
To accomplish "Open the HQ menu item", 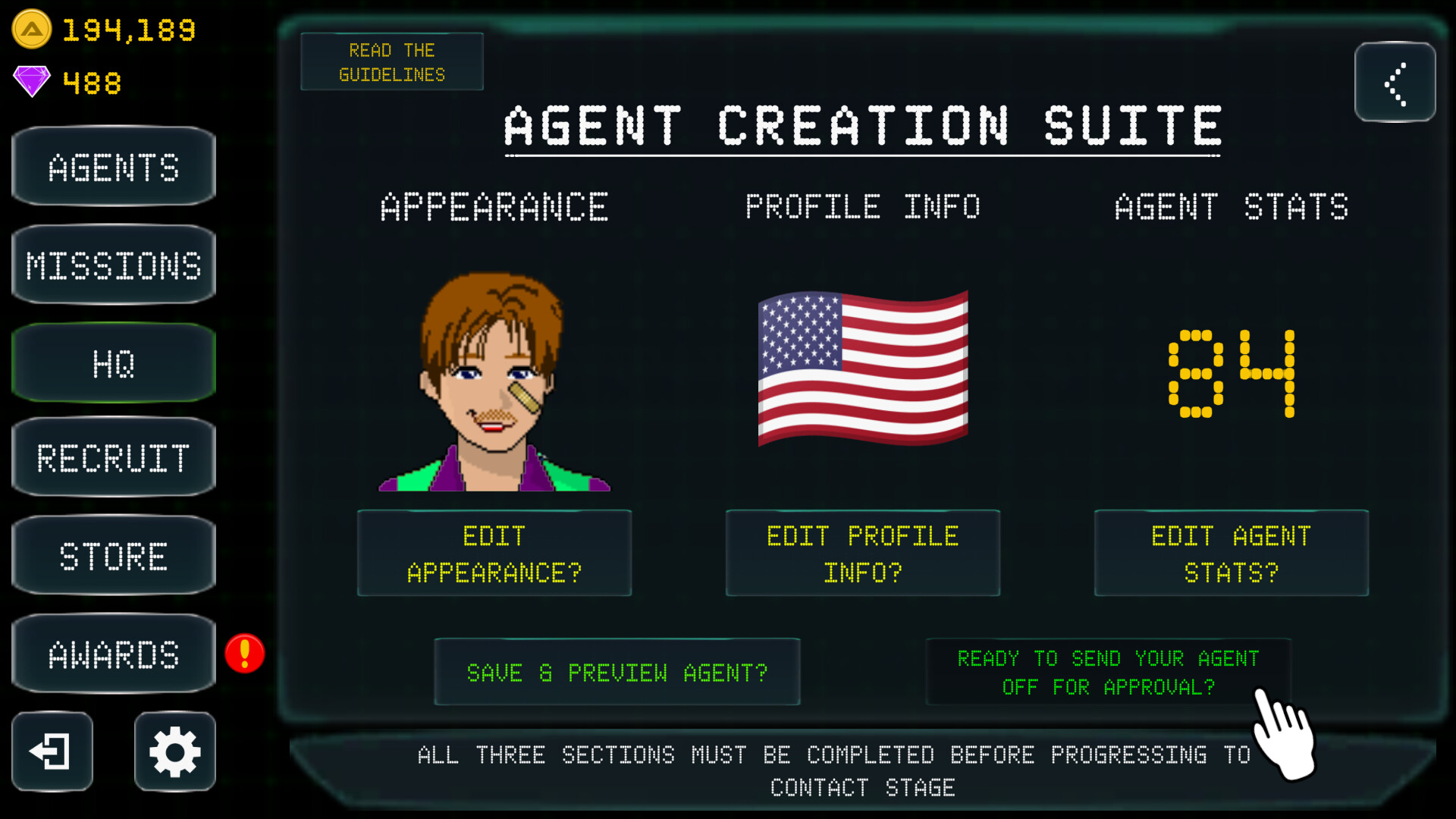I will click(113, 362).
